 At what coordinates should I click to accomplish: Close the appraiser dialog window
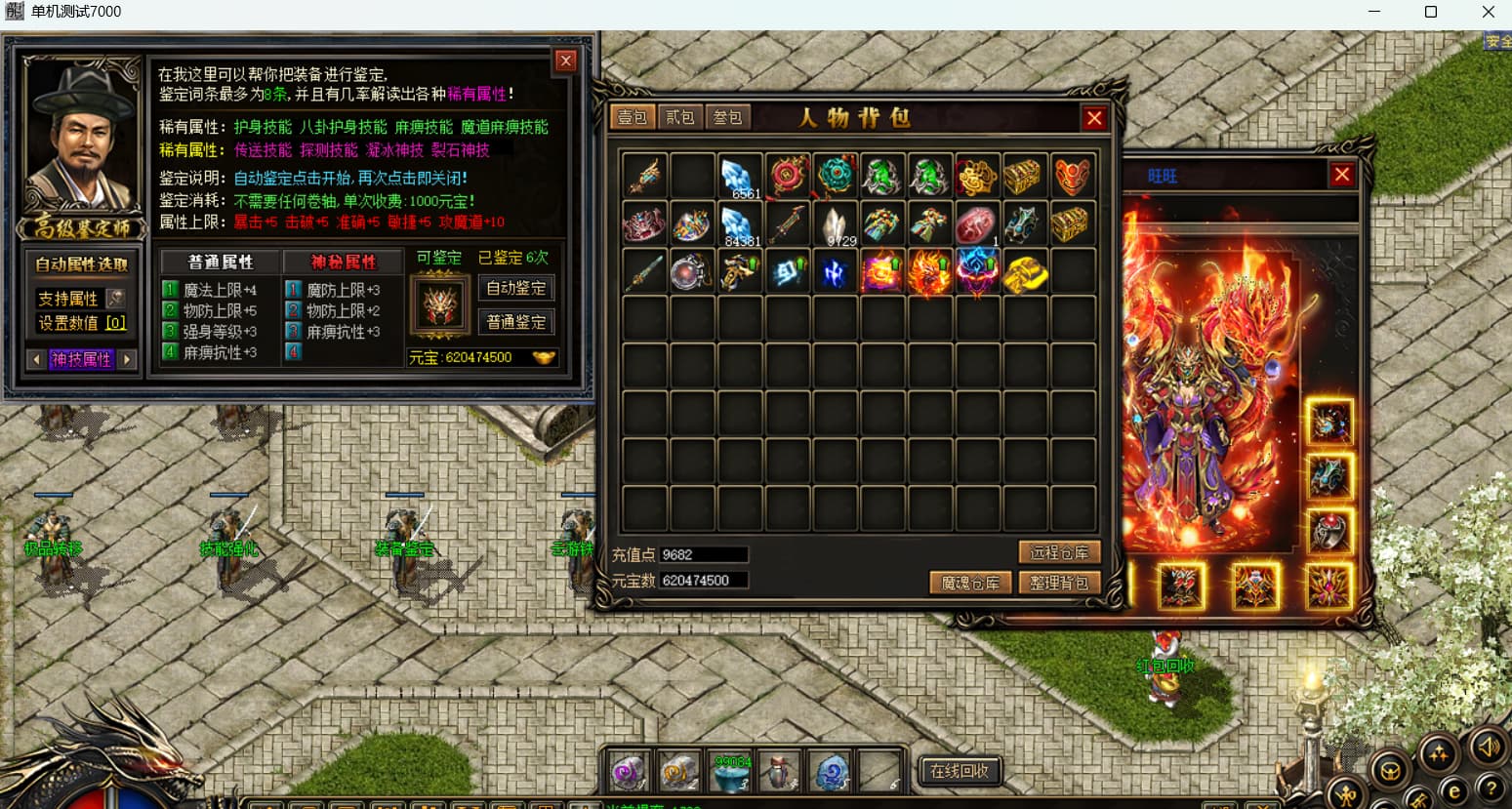565,61
